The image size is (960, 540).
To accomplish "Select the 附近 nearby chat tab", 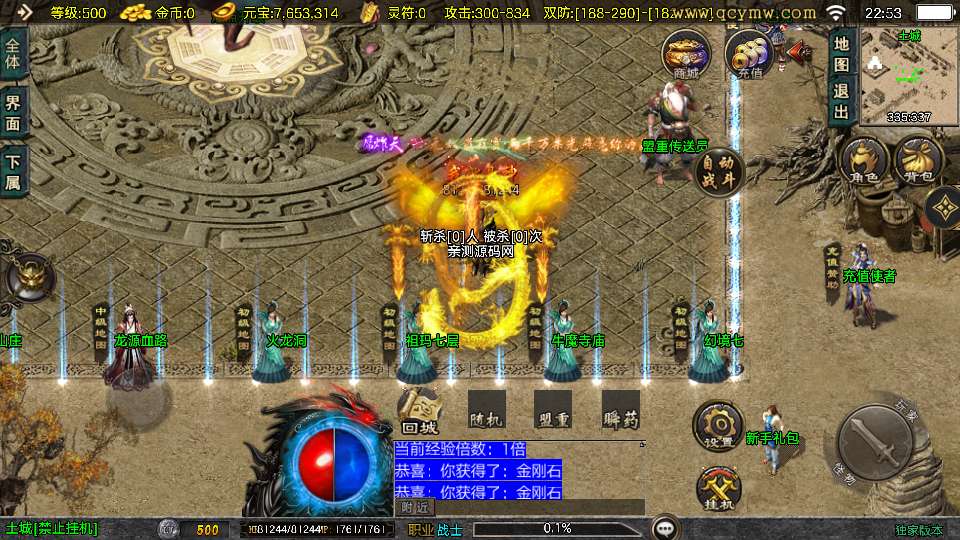I will point(416,508).
